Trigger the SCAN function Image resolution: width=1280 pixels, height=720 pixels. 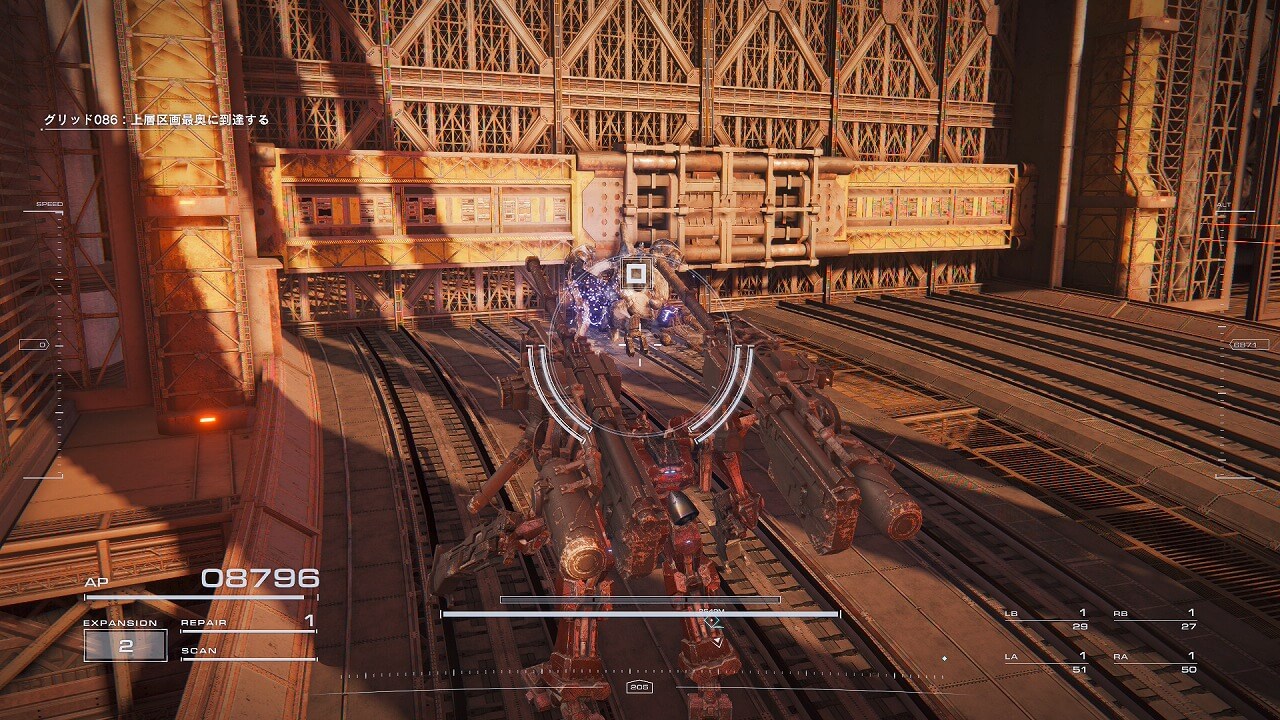[248, 652]
